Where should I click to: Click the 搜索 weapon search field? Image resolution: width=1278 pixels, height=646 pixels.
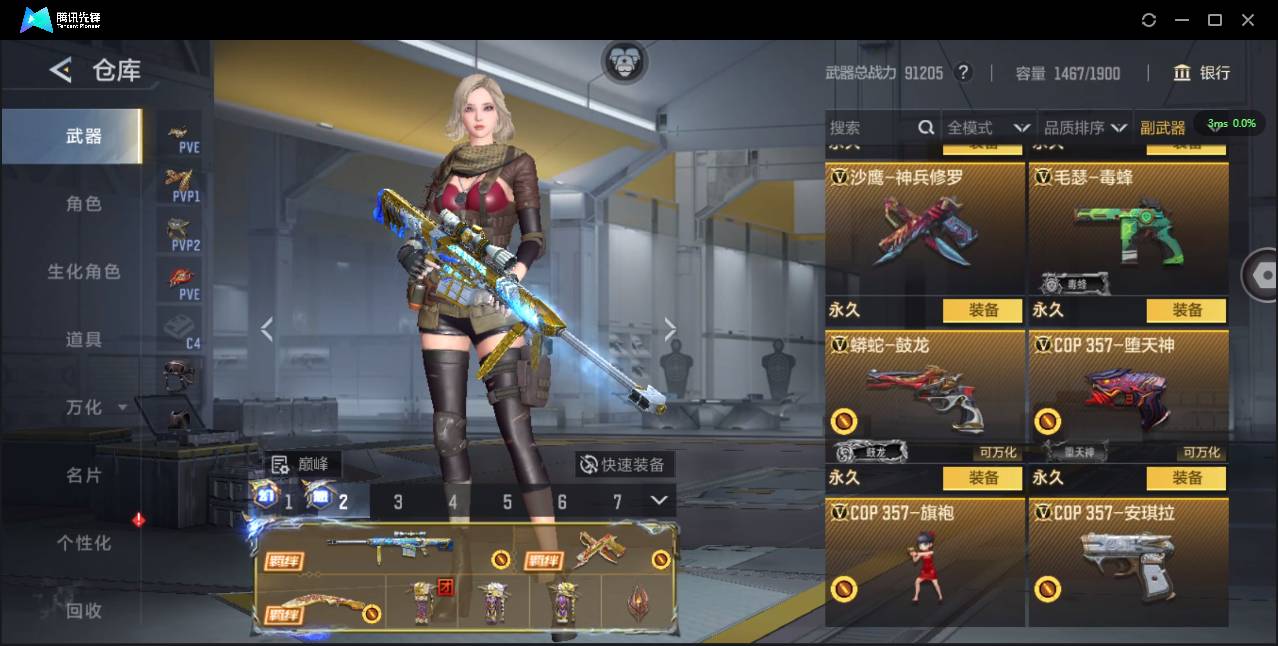pos(870,128)
